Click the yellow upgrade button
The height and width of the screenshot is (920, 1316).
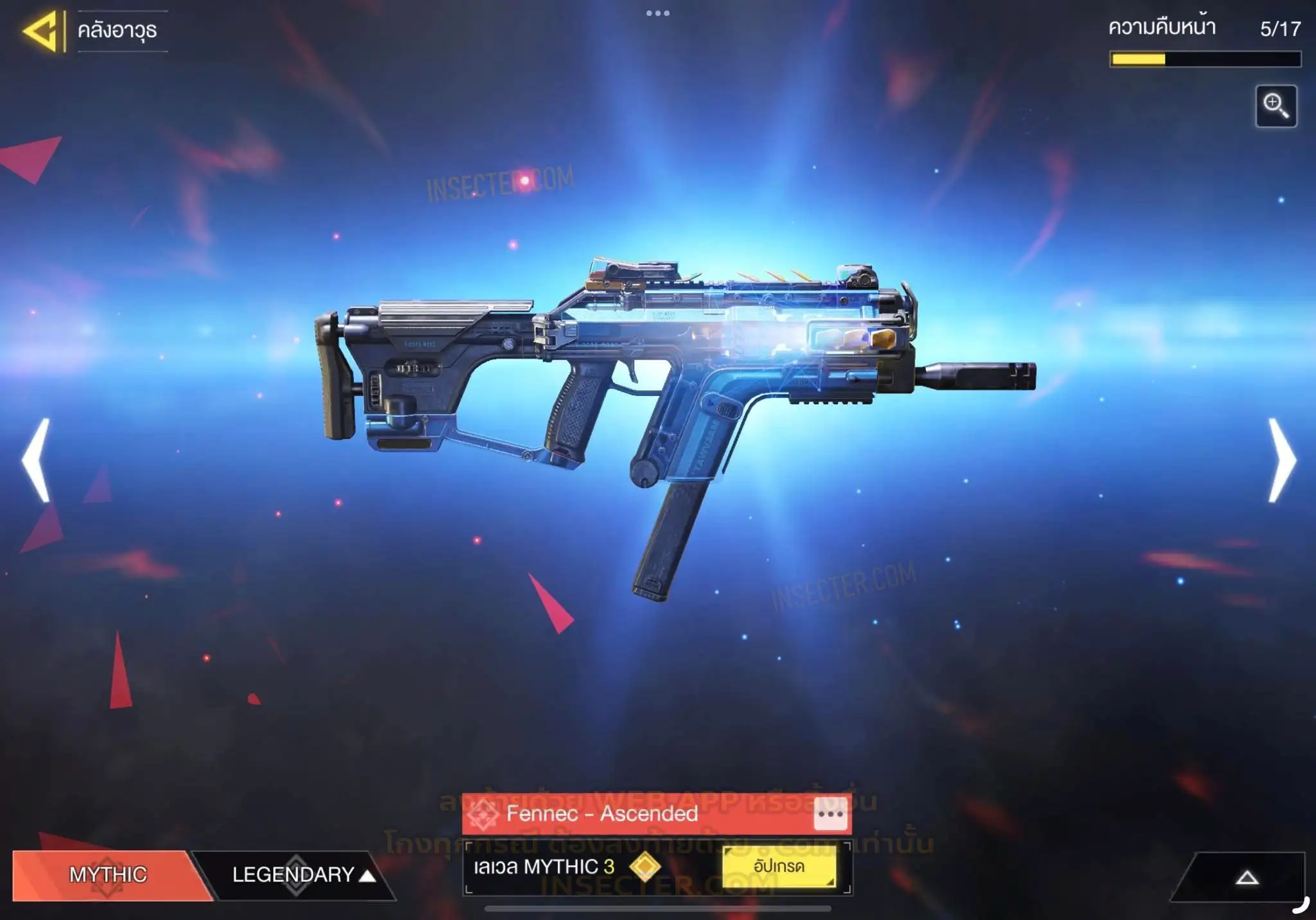click(x=779, y=867)
